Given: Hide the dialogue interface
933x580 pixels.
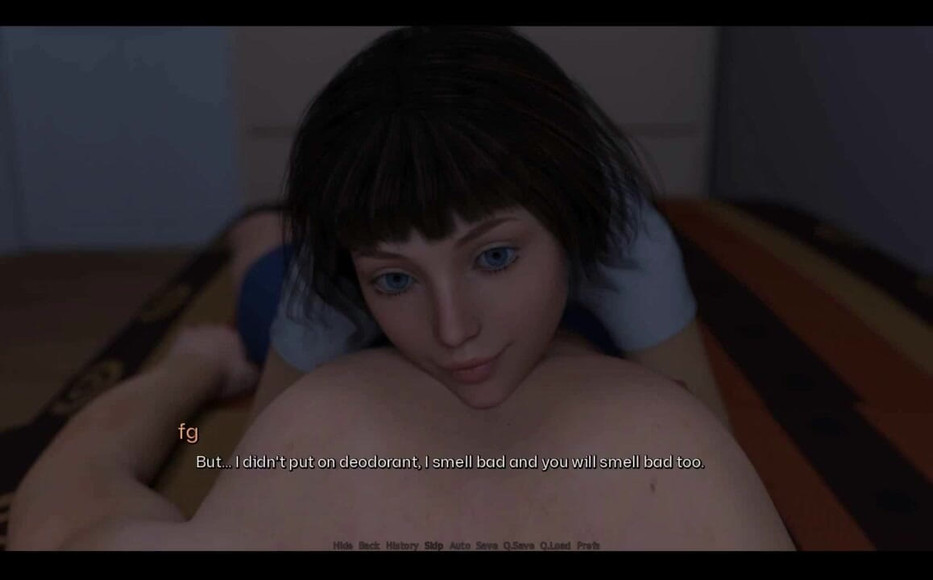Looking at the screenshot, I should click(342, 546).
